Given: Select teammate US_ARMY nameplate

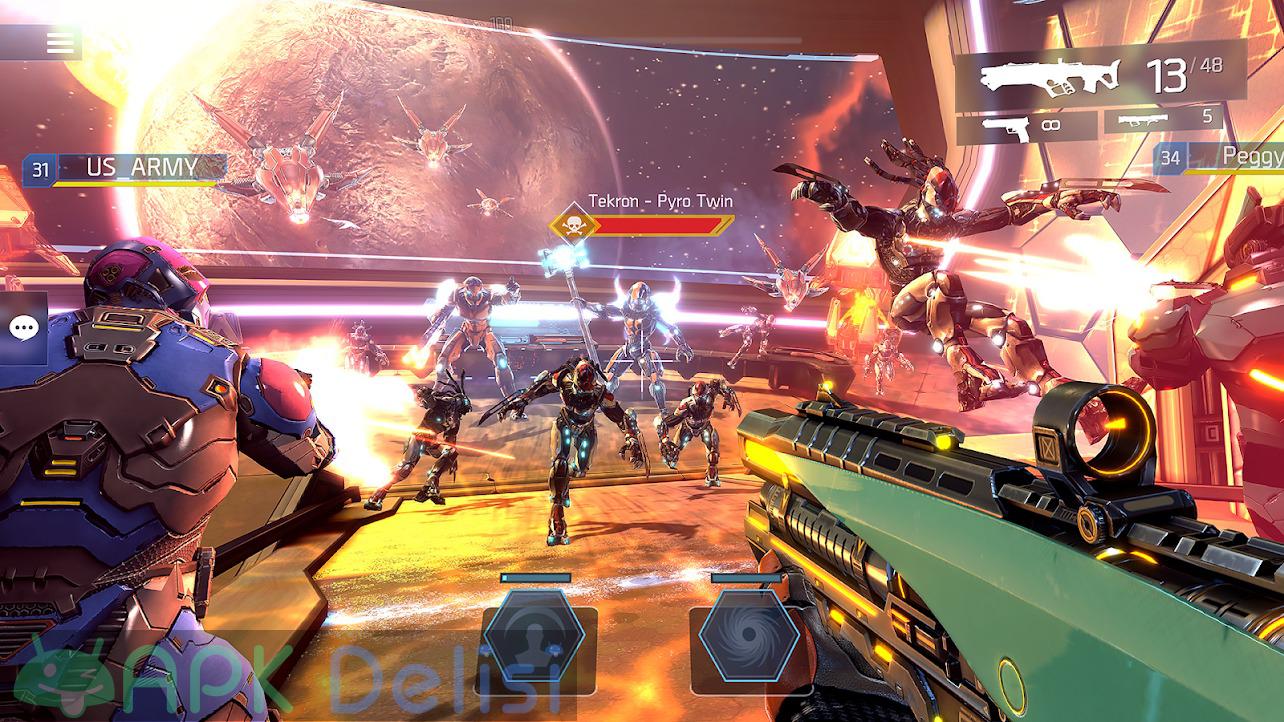Looking at the screenshot, I should [x=127, y=169].
